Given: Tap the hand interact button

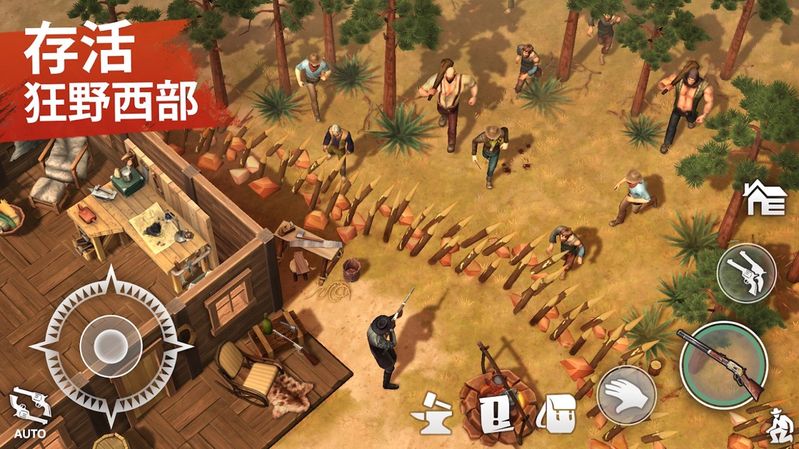Looking at the screenshot, I should pos(626,396).
